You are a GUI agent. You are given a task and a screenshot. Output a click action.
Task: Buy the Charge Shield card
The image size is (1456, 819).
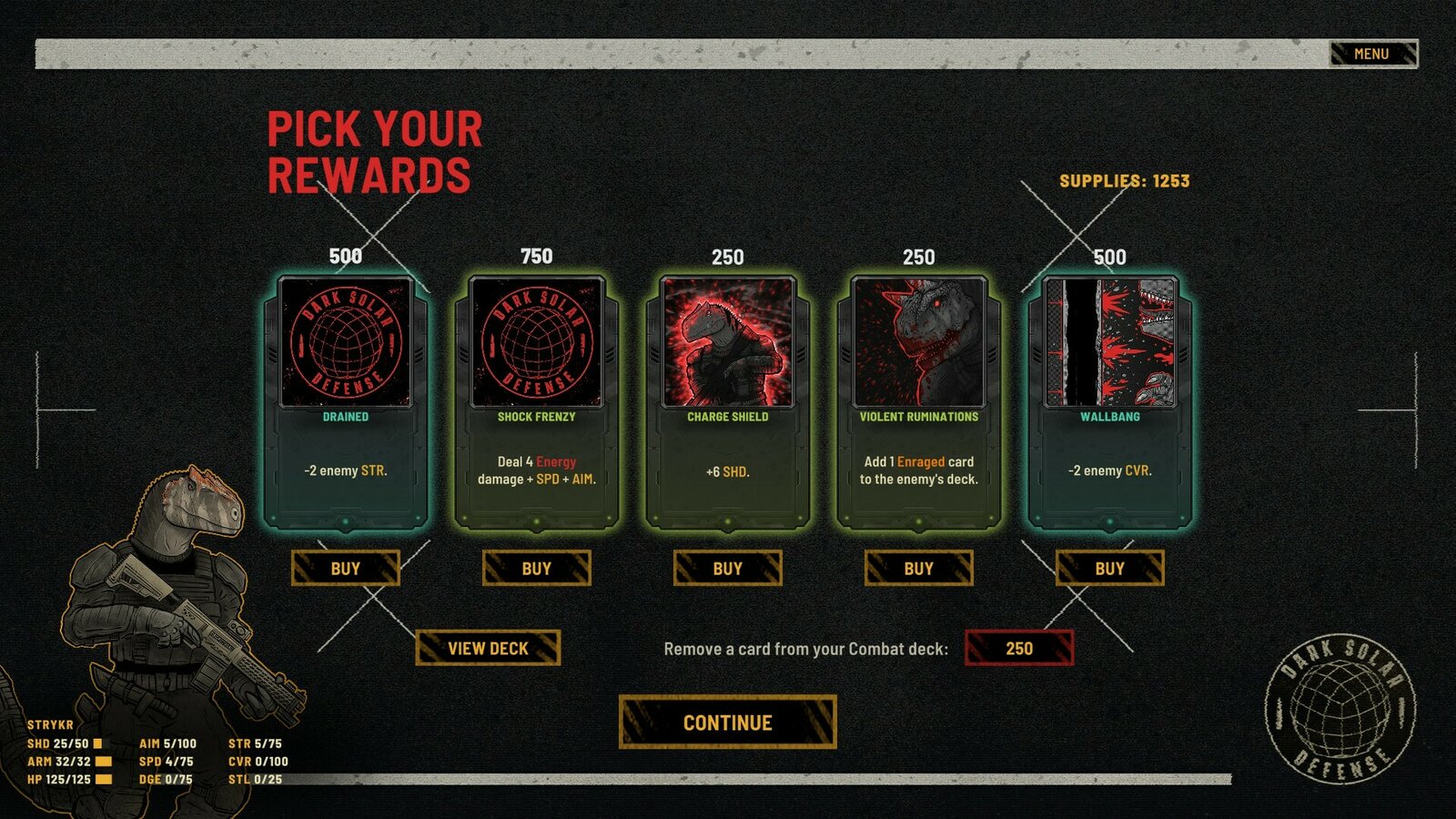point(728,568)
